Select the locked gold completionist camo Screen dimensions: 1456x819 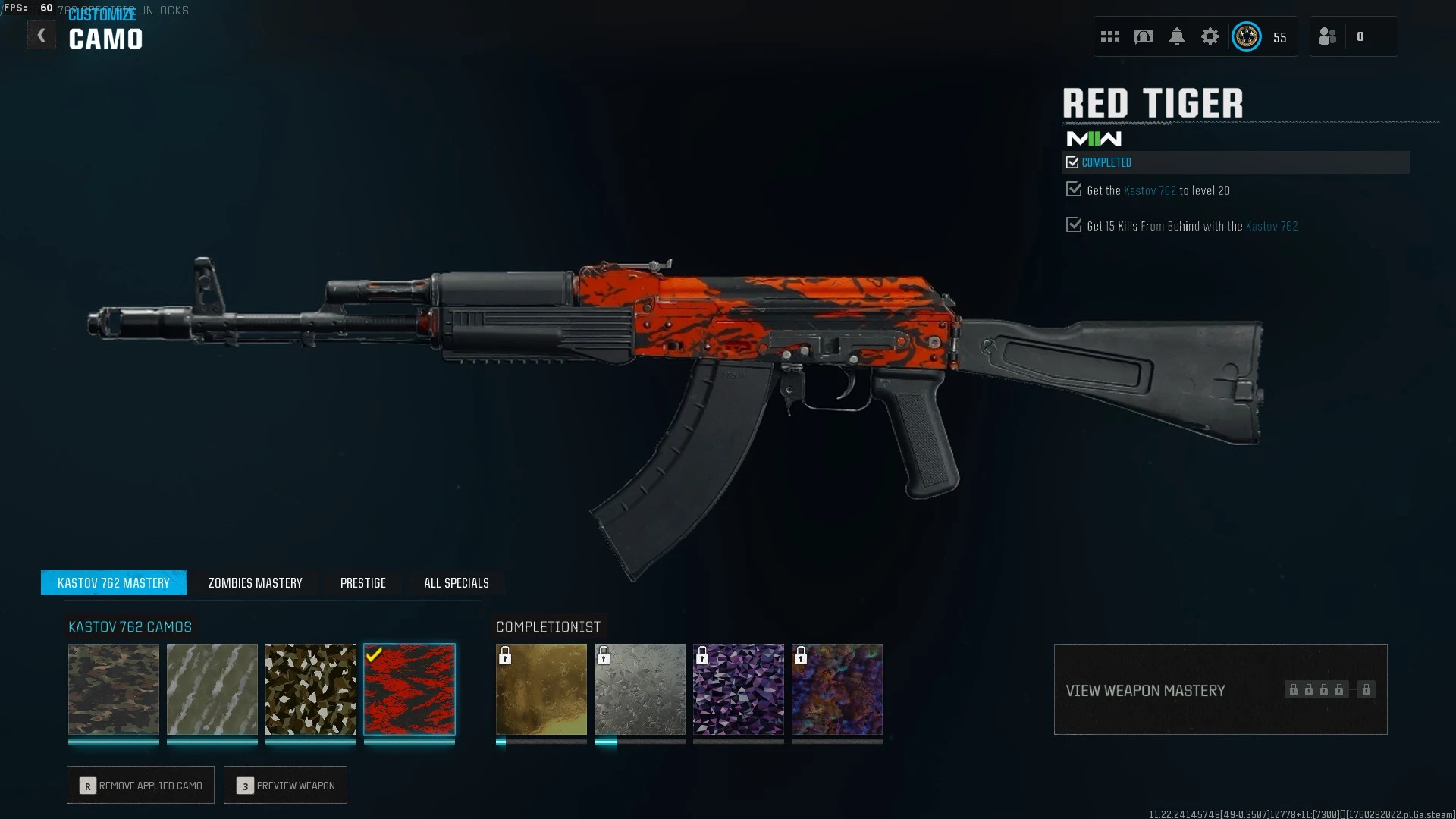(x=541, y=689)
